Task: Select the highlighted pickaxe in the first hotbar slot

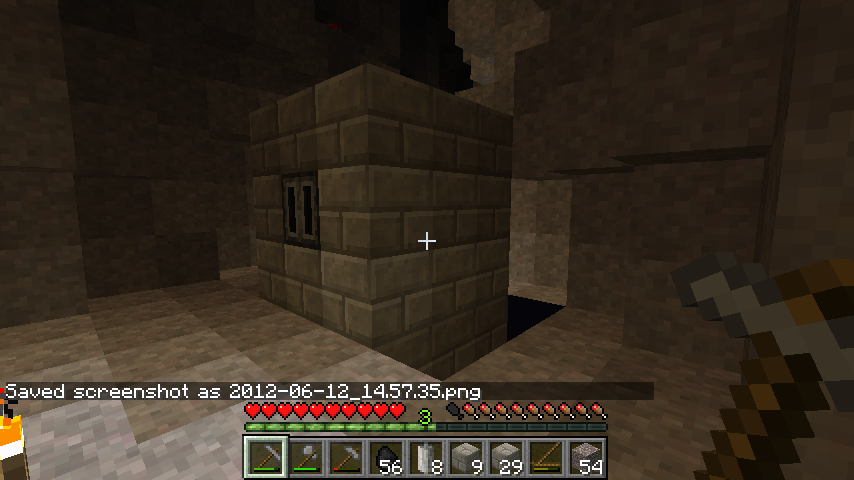Action: tap(266, 458)
